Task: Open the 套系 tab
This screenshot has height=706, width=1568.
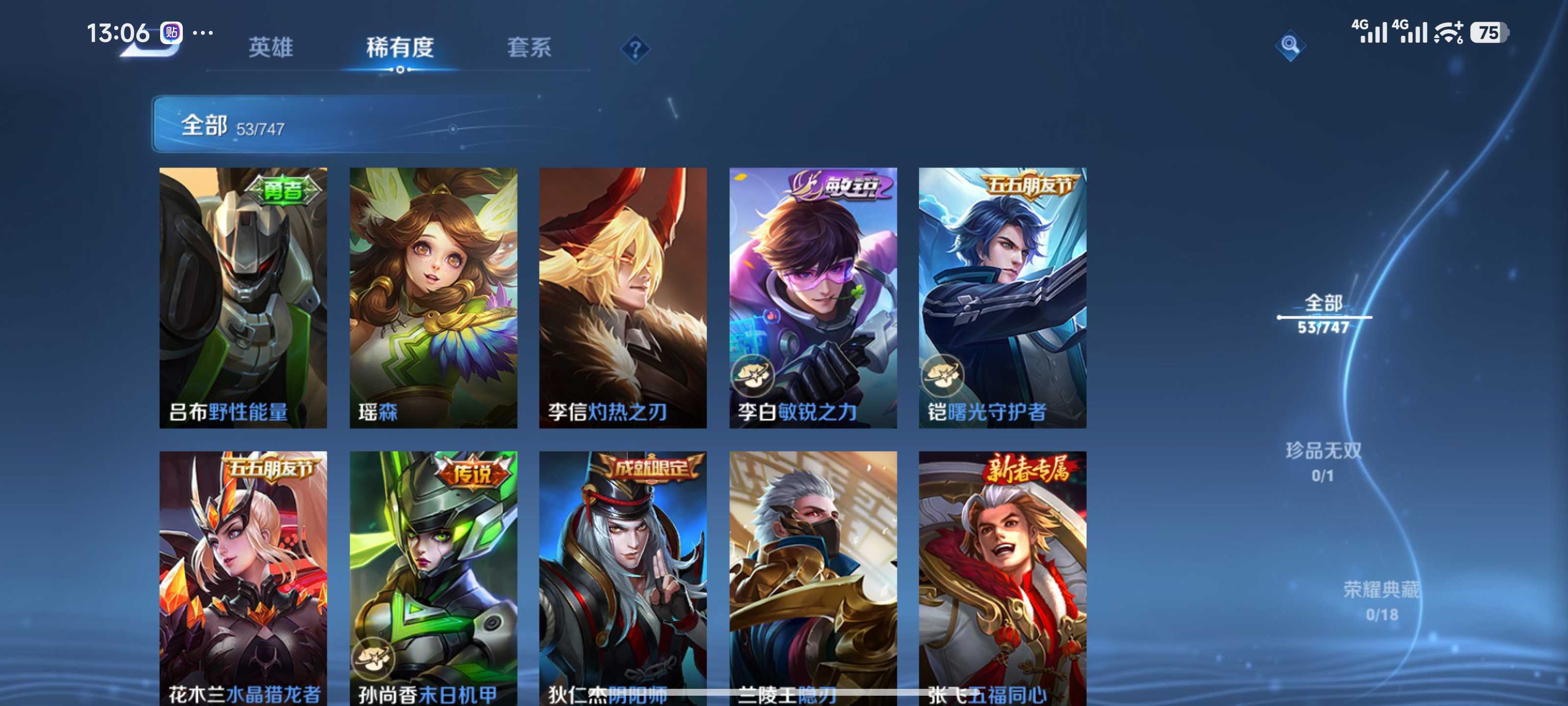Action: (x=529, y=48)
